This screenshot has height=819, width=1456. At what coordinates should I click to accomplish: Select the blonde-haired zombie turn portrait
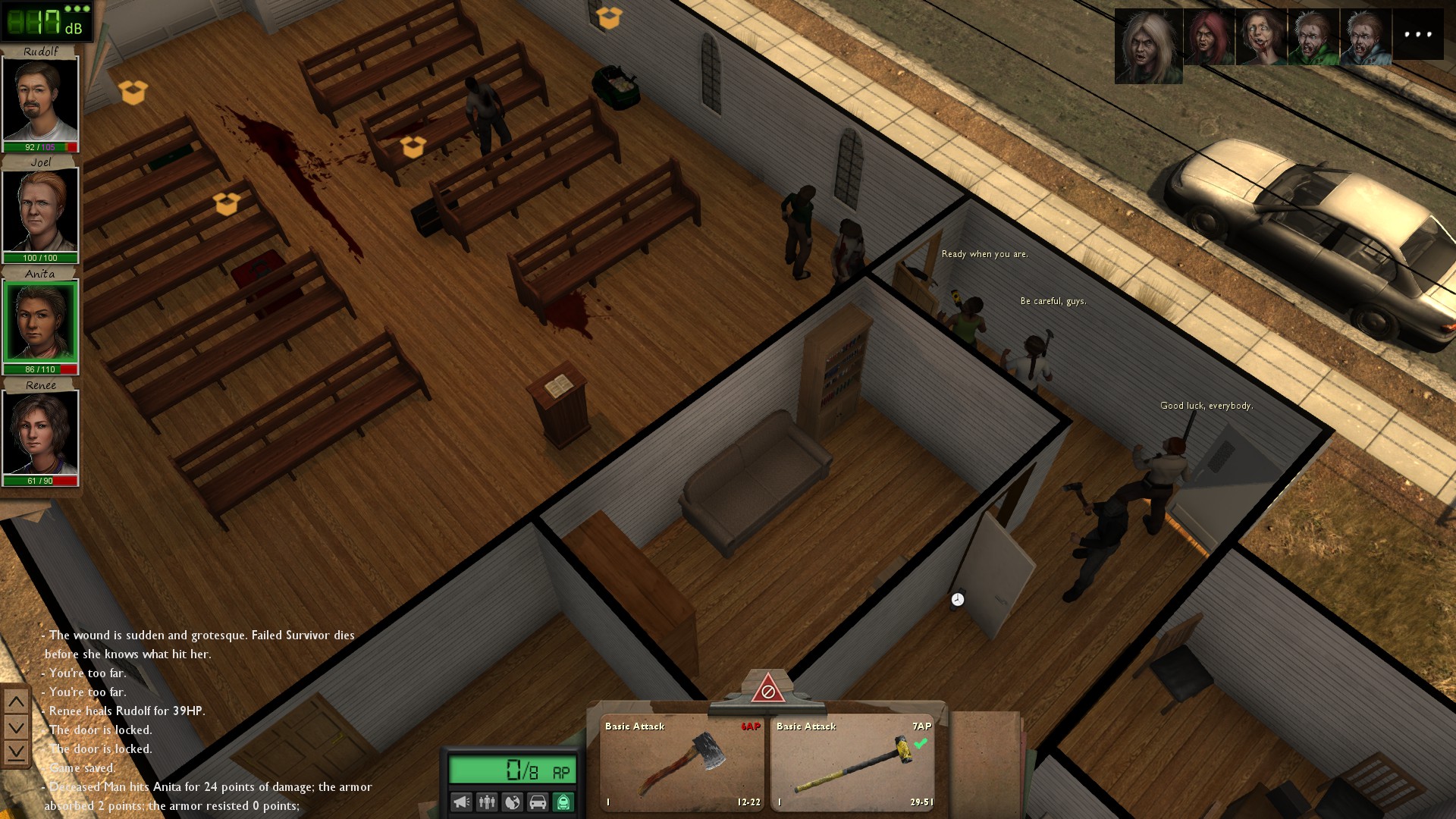click(1148, 45)
